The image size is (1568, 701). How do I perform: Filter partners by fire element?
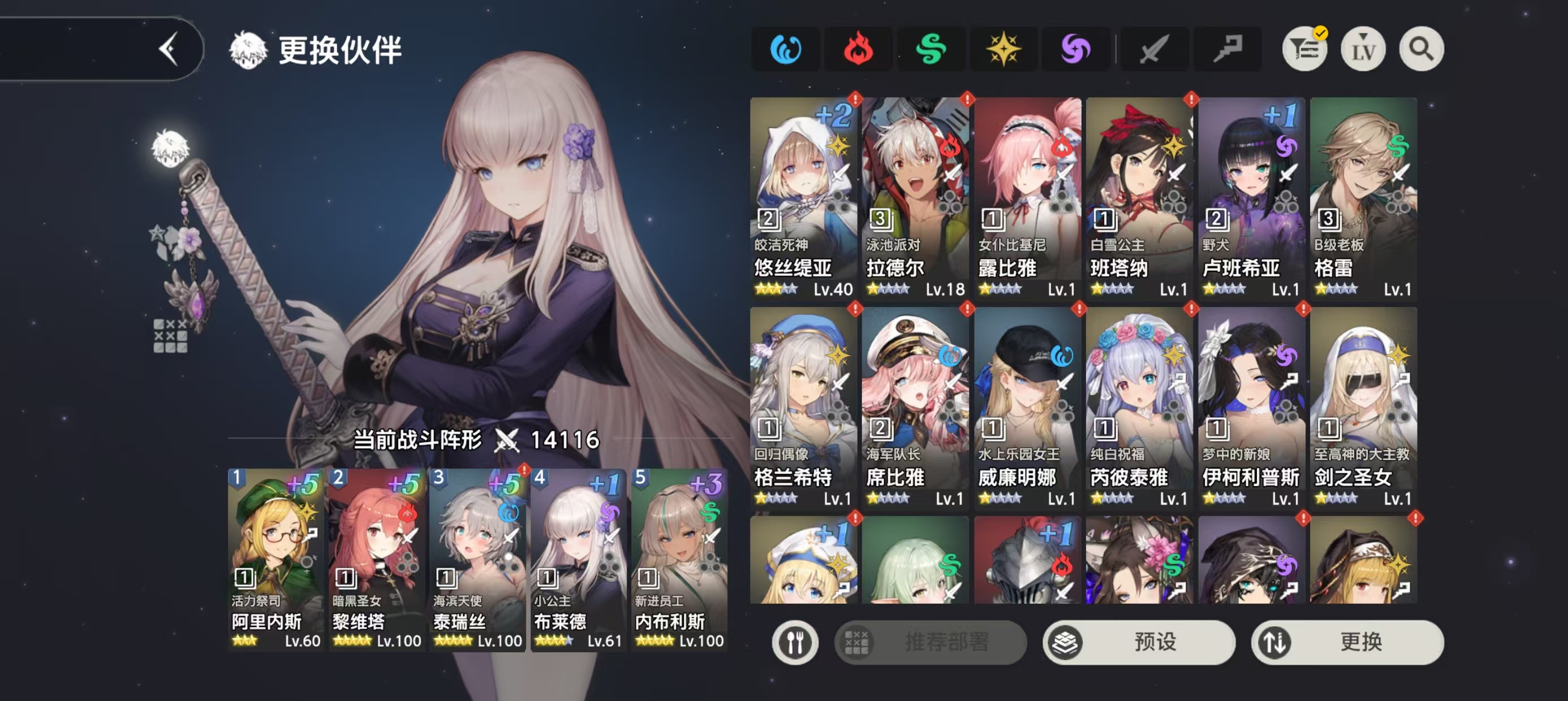click(858, 49)
